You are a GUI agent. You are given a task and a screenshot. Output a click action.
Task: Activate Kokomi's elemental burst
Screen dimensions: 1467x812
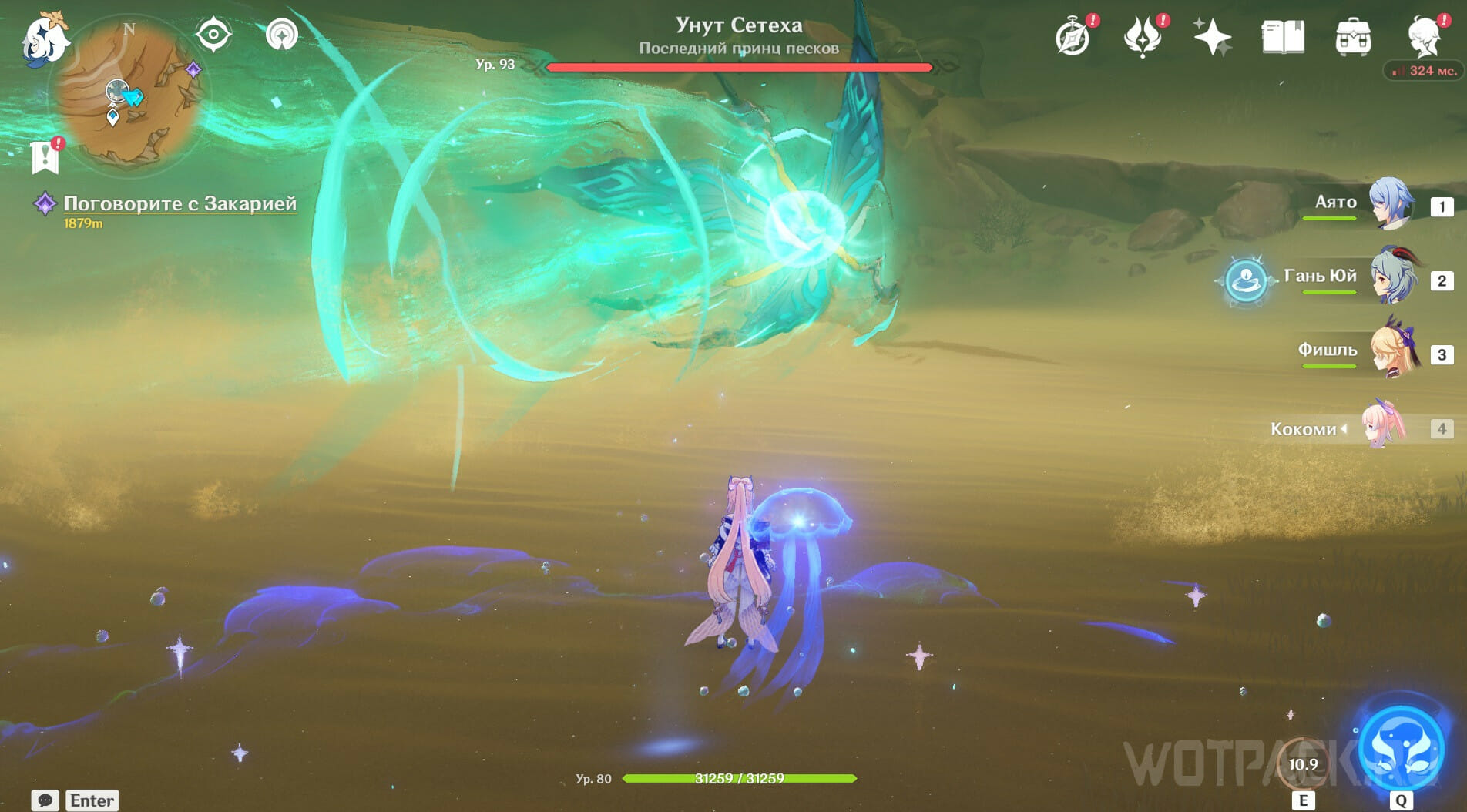pos(1401,749)
